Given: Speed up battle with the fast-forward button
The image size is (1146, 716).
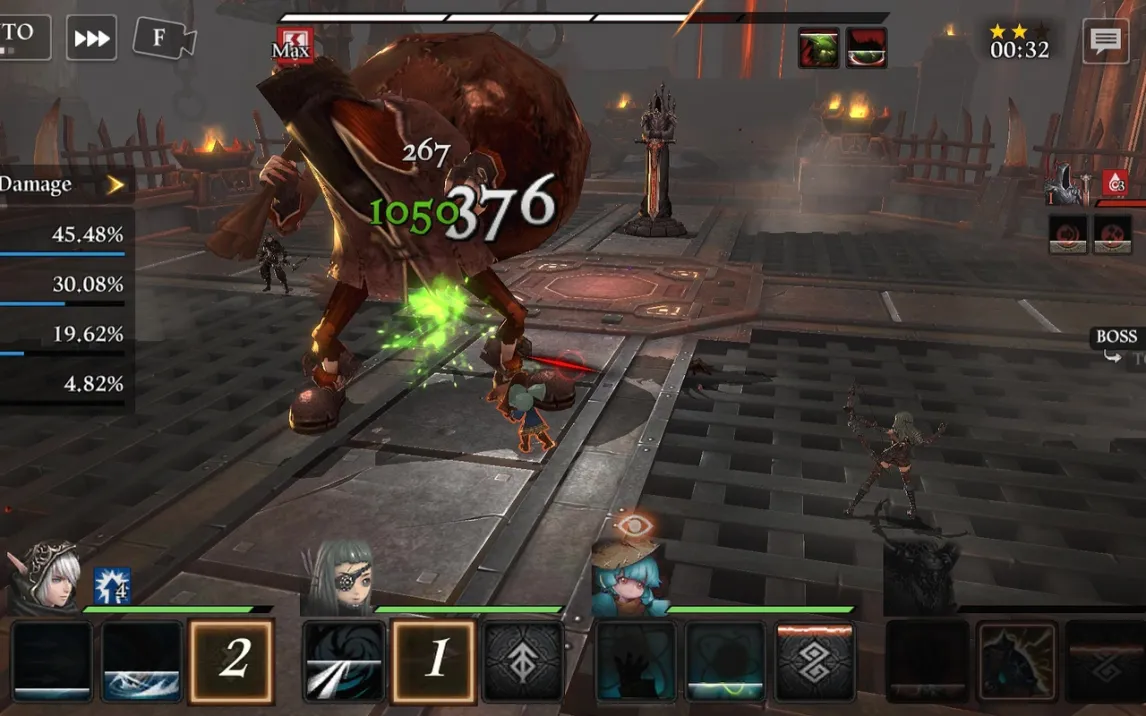Looking at the screenshot, I should pos(92,39).
